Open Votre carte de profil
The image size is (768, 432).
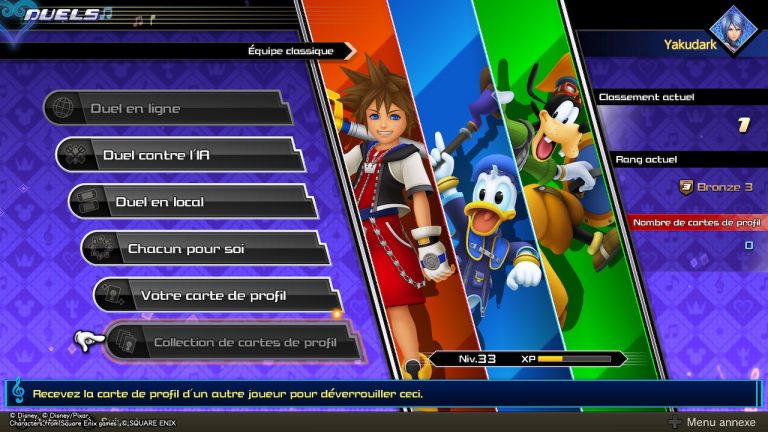[218, 295]
